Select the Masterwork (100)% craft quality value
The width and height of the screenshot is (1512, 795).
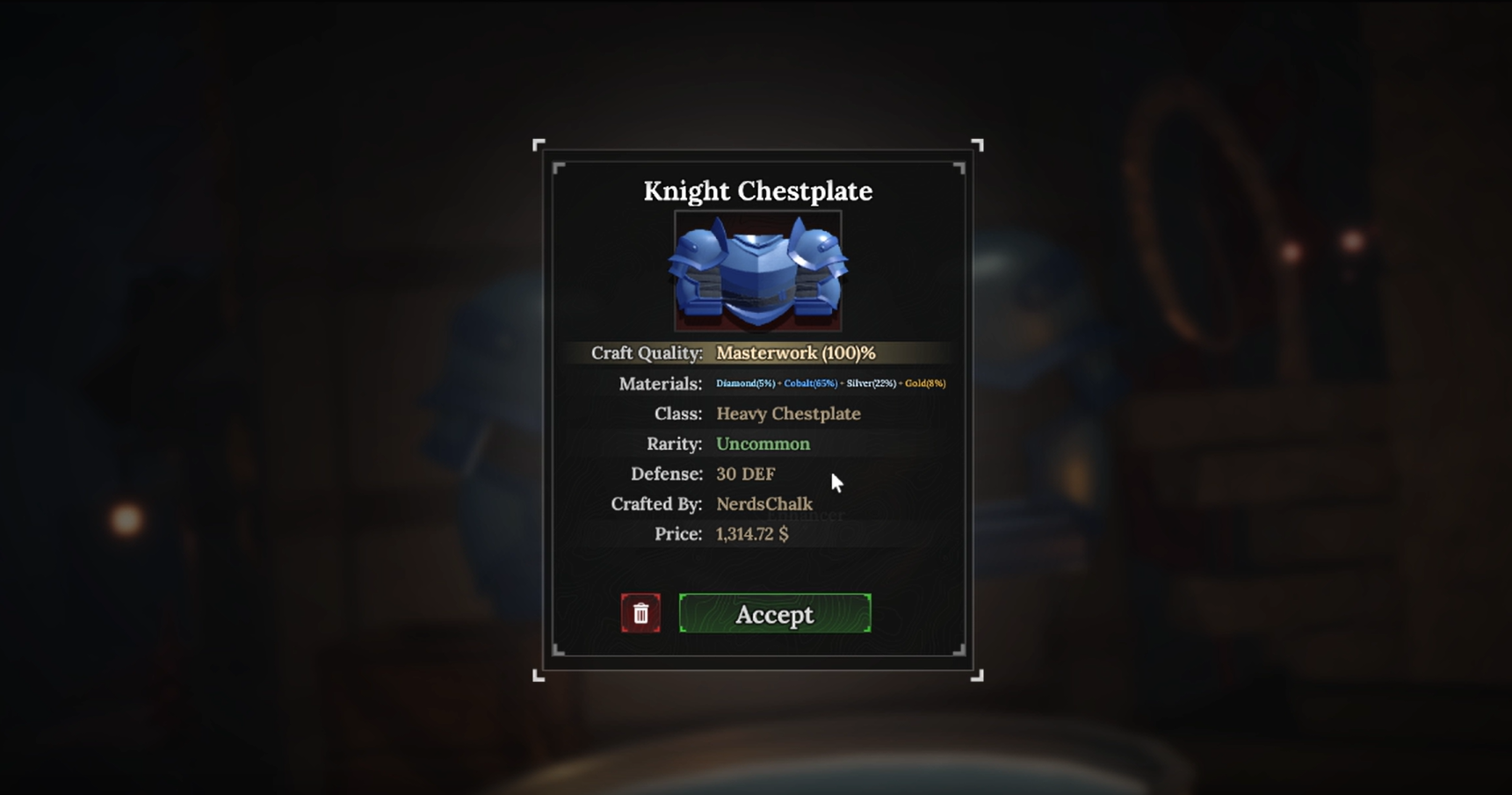795,352
